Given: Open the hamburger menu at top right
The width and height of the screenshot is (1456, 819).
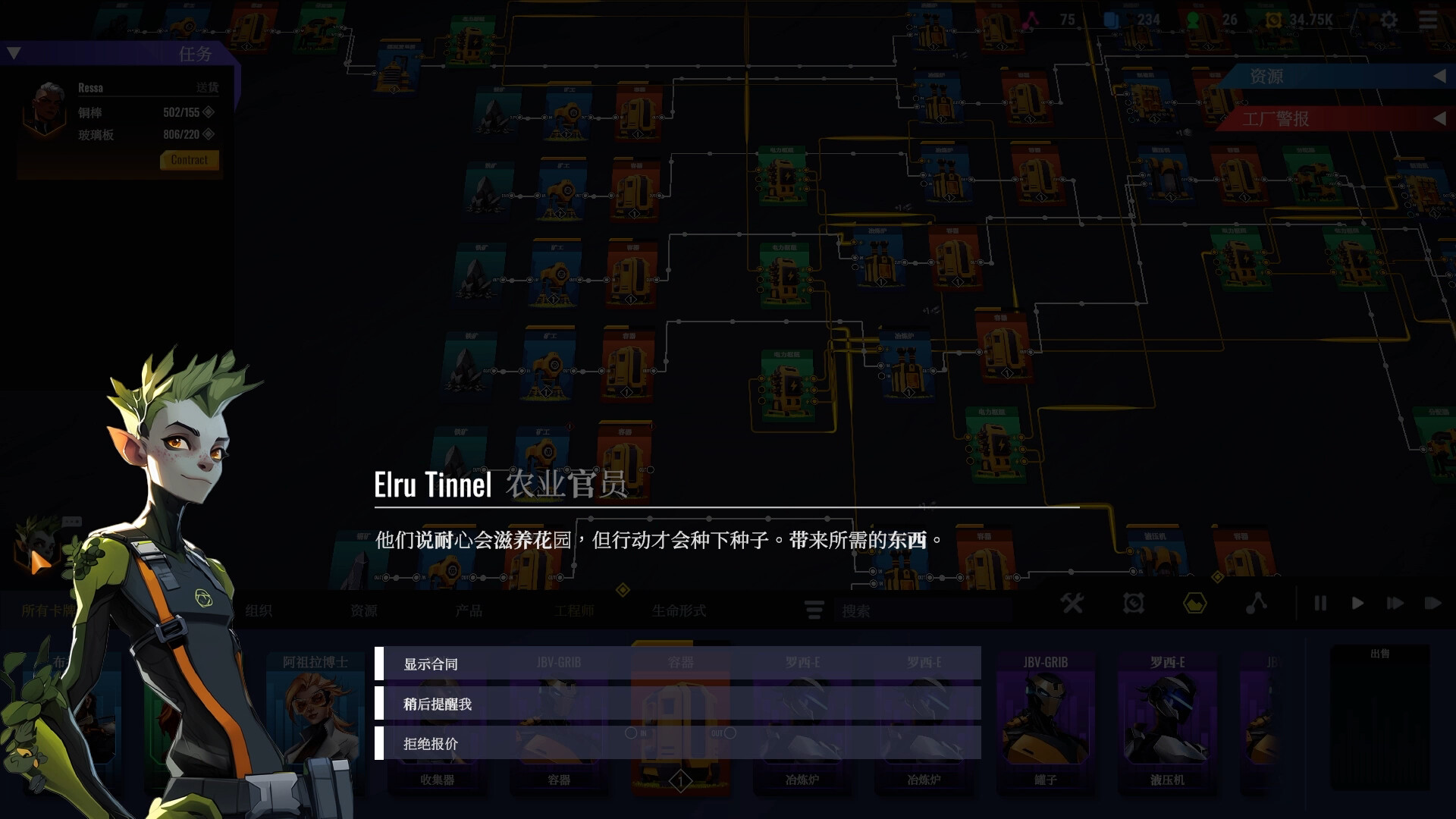Looking at the screenshot, I should pos(1429,19).
